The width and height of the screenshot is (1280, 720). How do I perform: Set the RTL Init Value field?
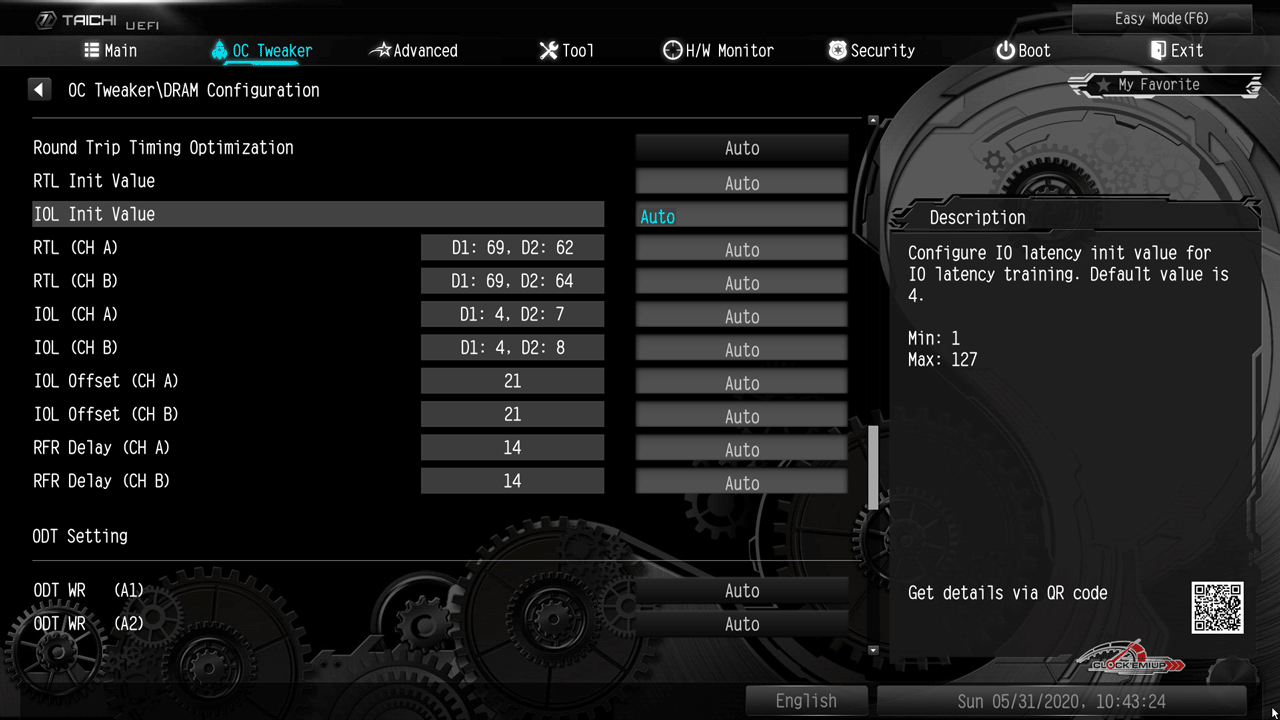pyautogui.click(x=741, y=183)
